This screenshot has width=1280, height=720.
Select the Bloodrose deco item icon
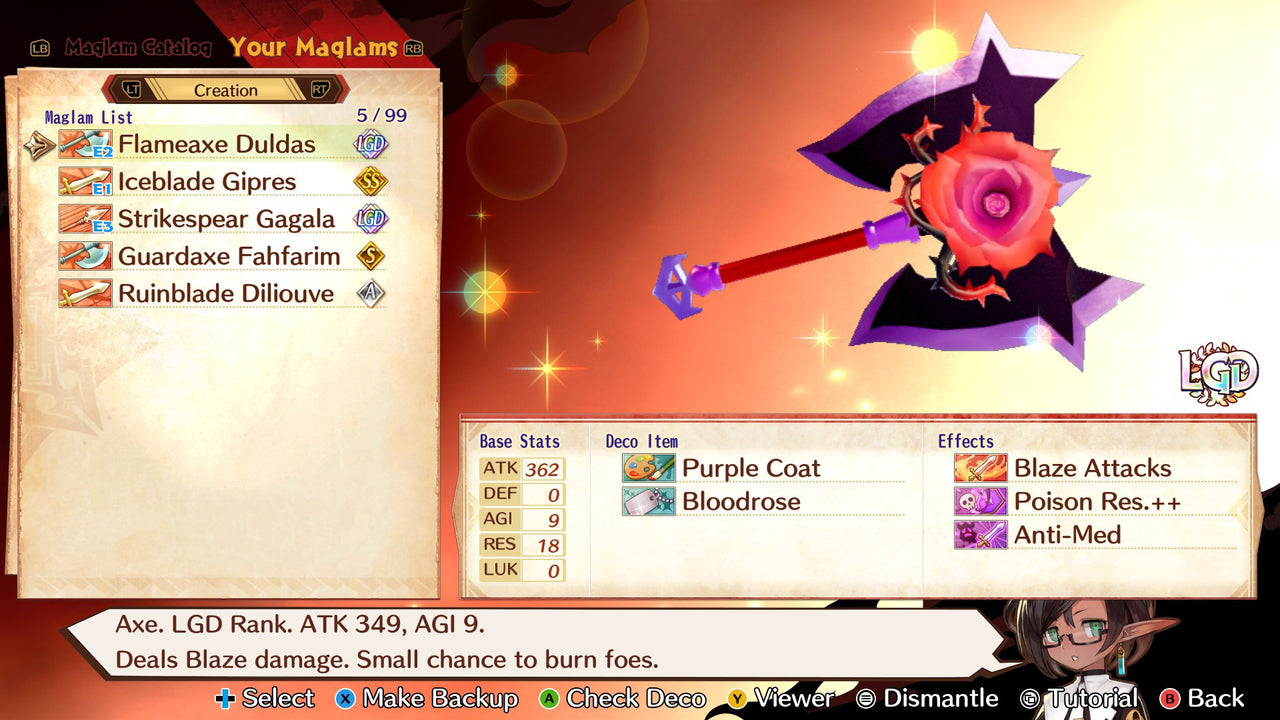pyautogui.click(x=648, y=501)
